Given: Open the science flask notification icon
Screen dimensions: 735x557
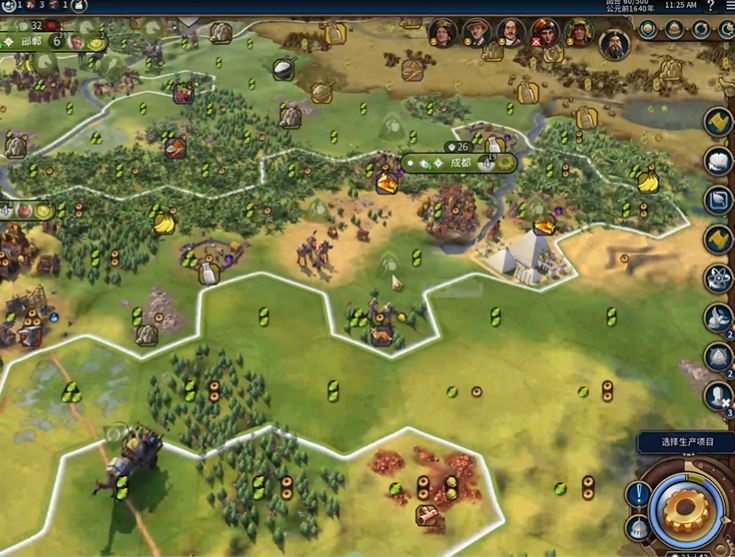Looking at the screenshot, I should (x=717, y=278).
